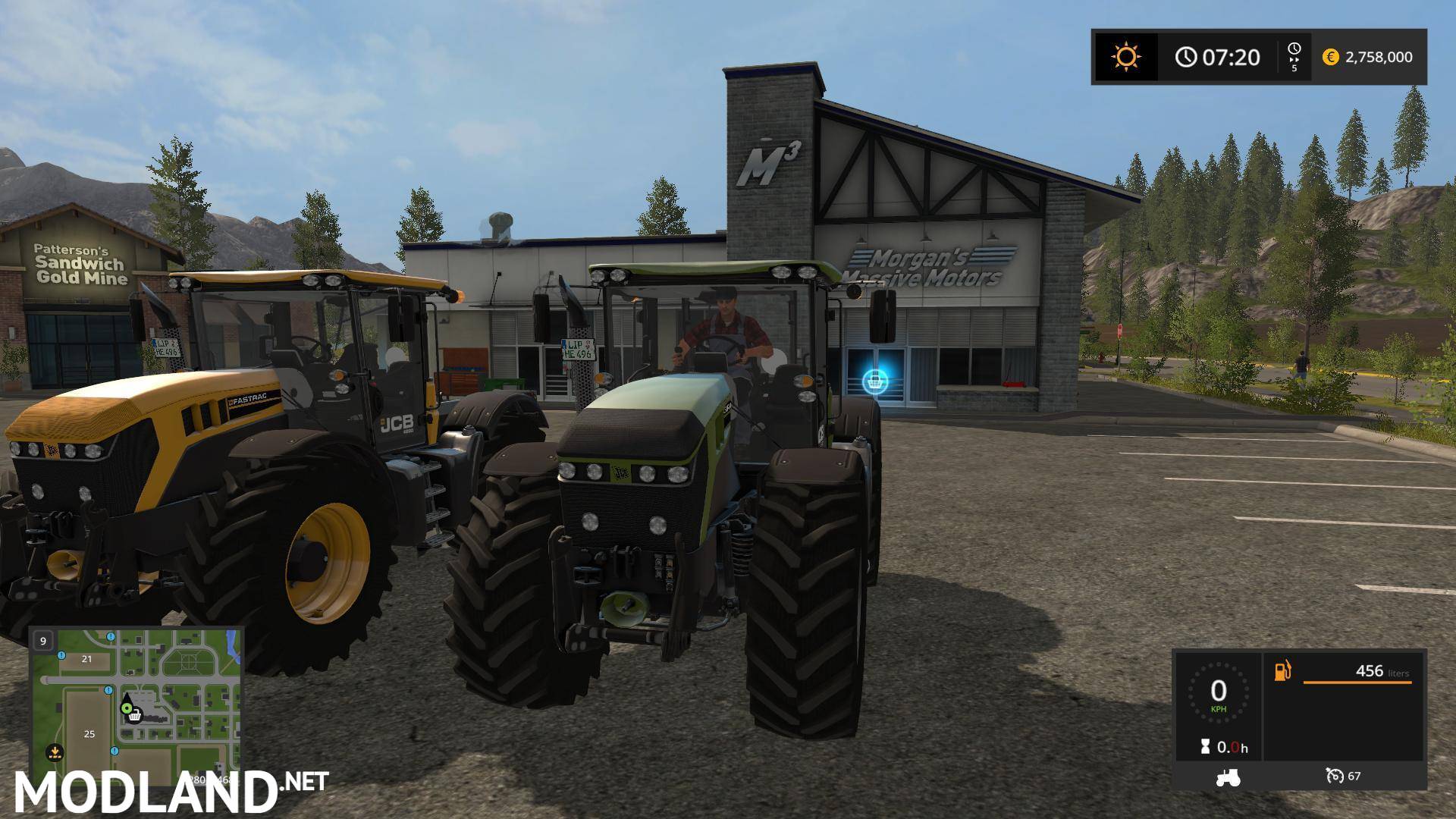Click the sun weather icon in the HUD
This screenshot has width=1456, height=819.
point(1126,55)
